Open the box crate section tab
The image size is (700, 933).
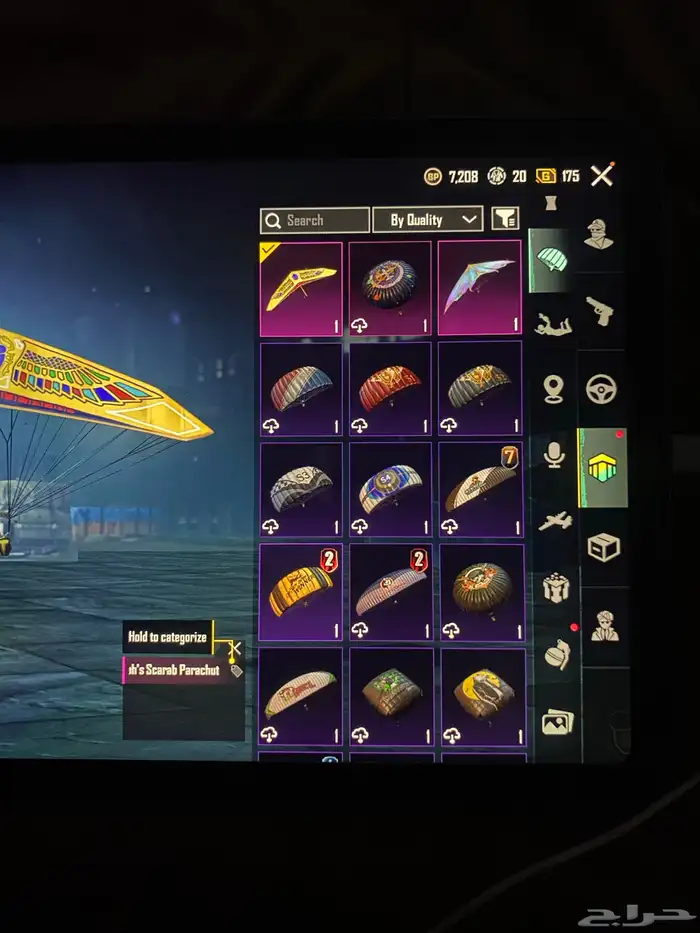[603, 547]
